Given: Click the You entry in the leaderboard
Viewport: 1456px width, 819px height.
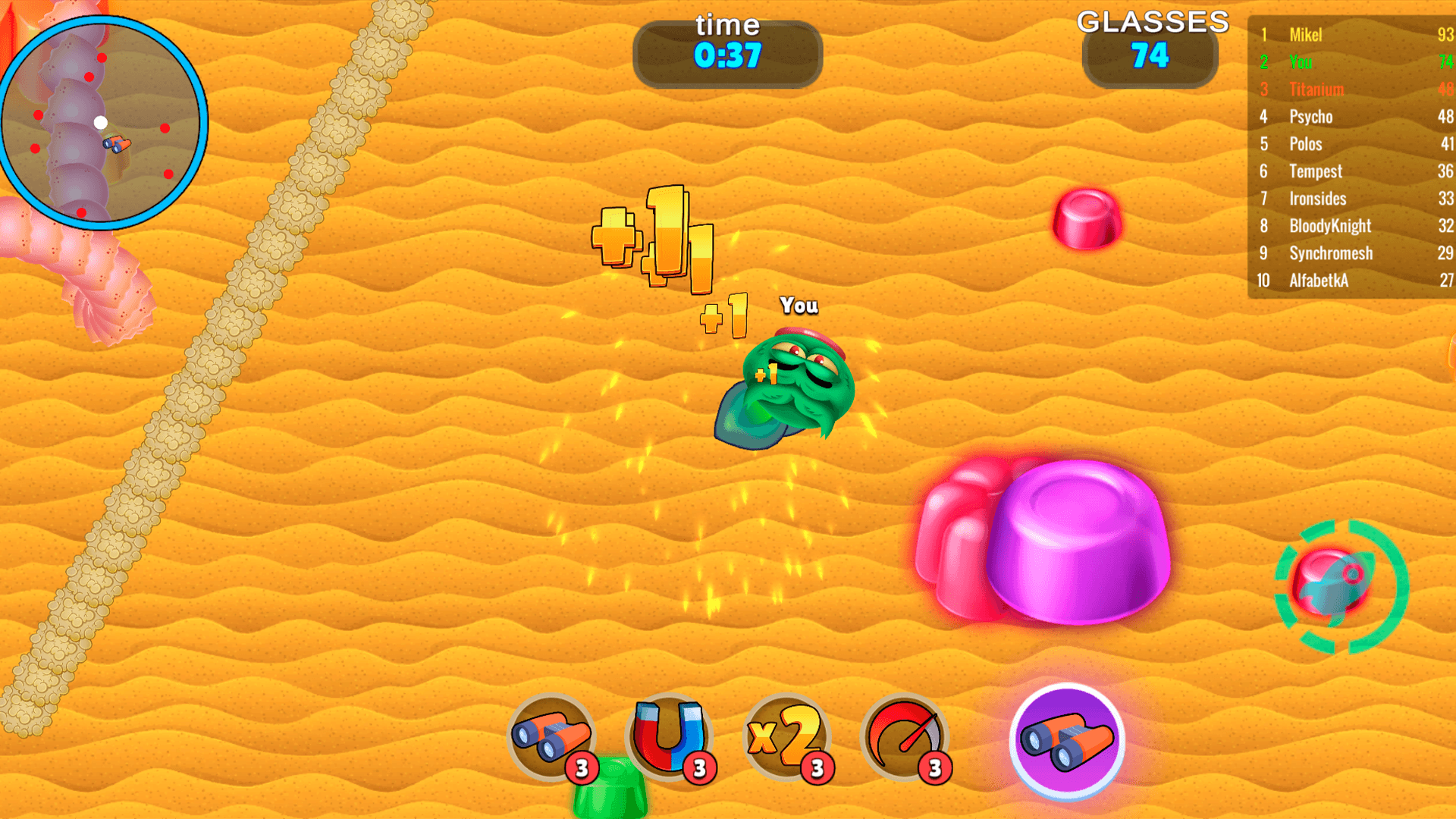Looking at the screenshot, I should 1300,62.
